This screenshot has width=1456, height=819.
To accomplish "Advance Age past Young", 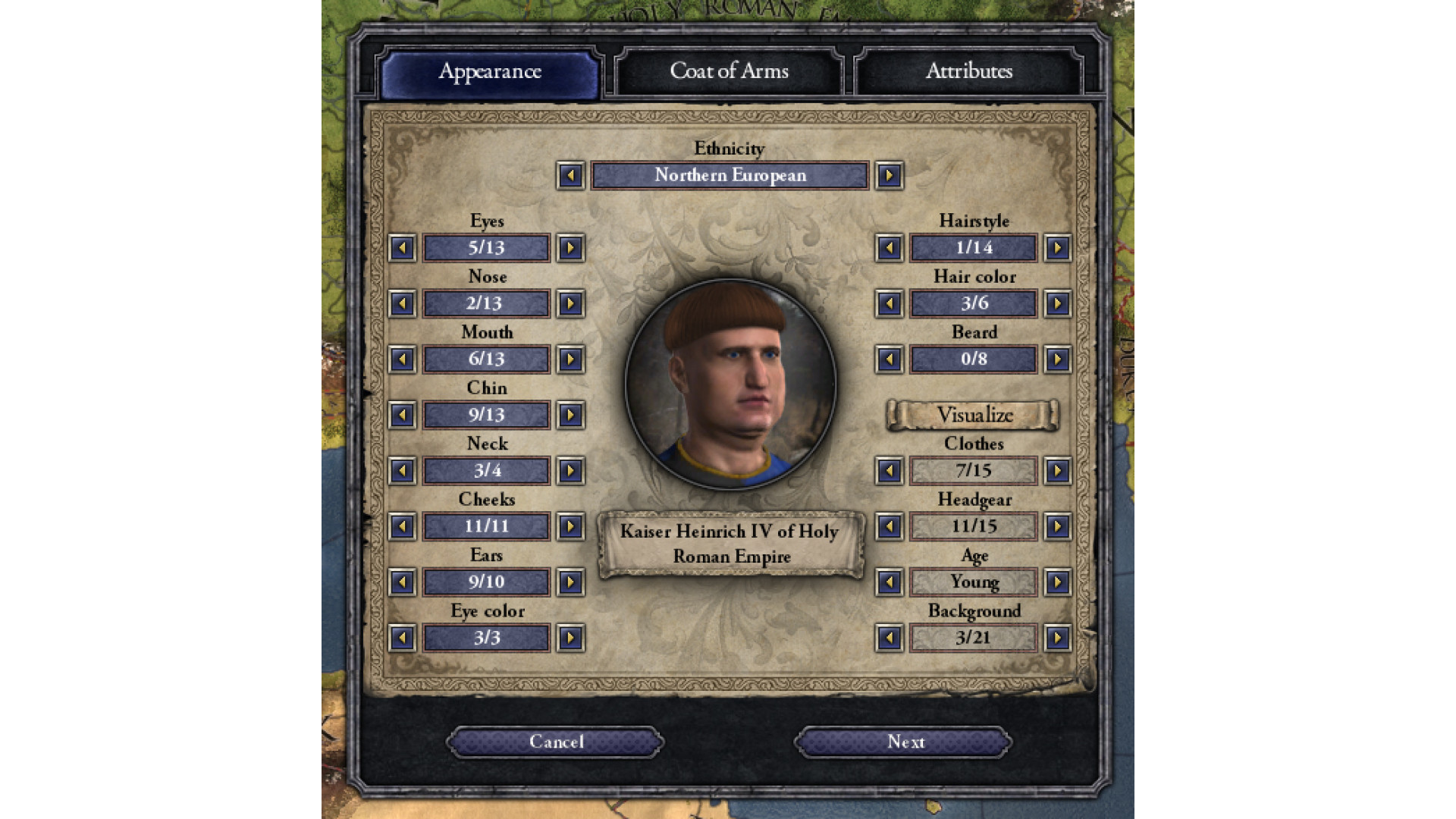I will click(1057, 582).
